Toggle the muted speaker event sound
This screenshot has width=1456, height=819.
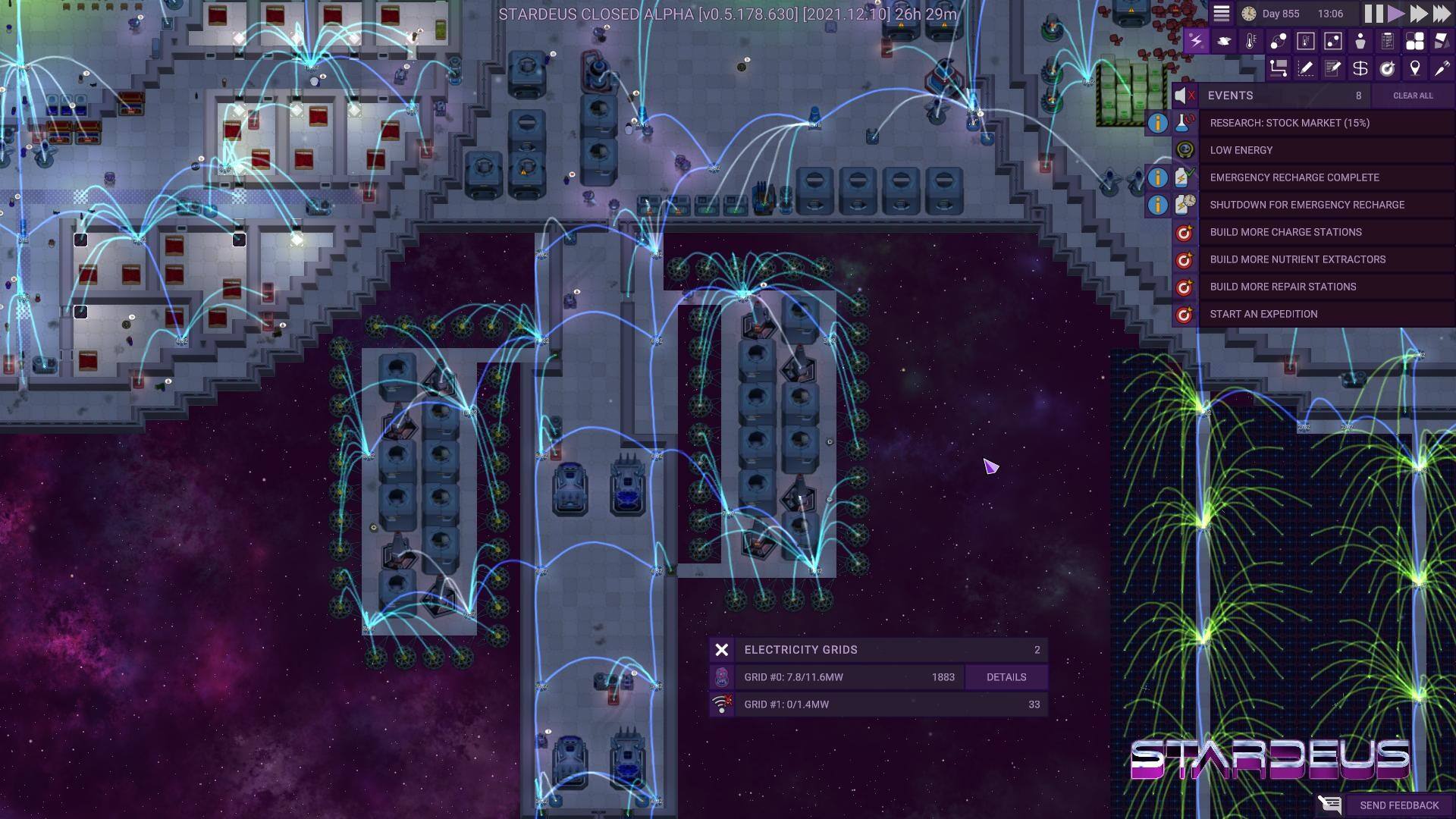[x=1184, y=96]
